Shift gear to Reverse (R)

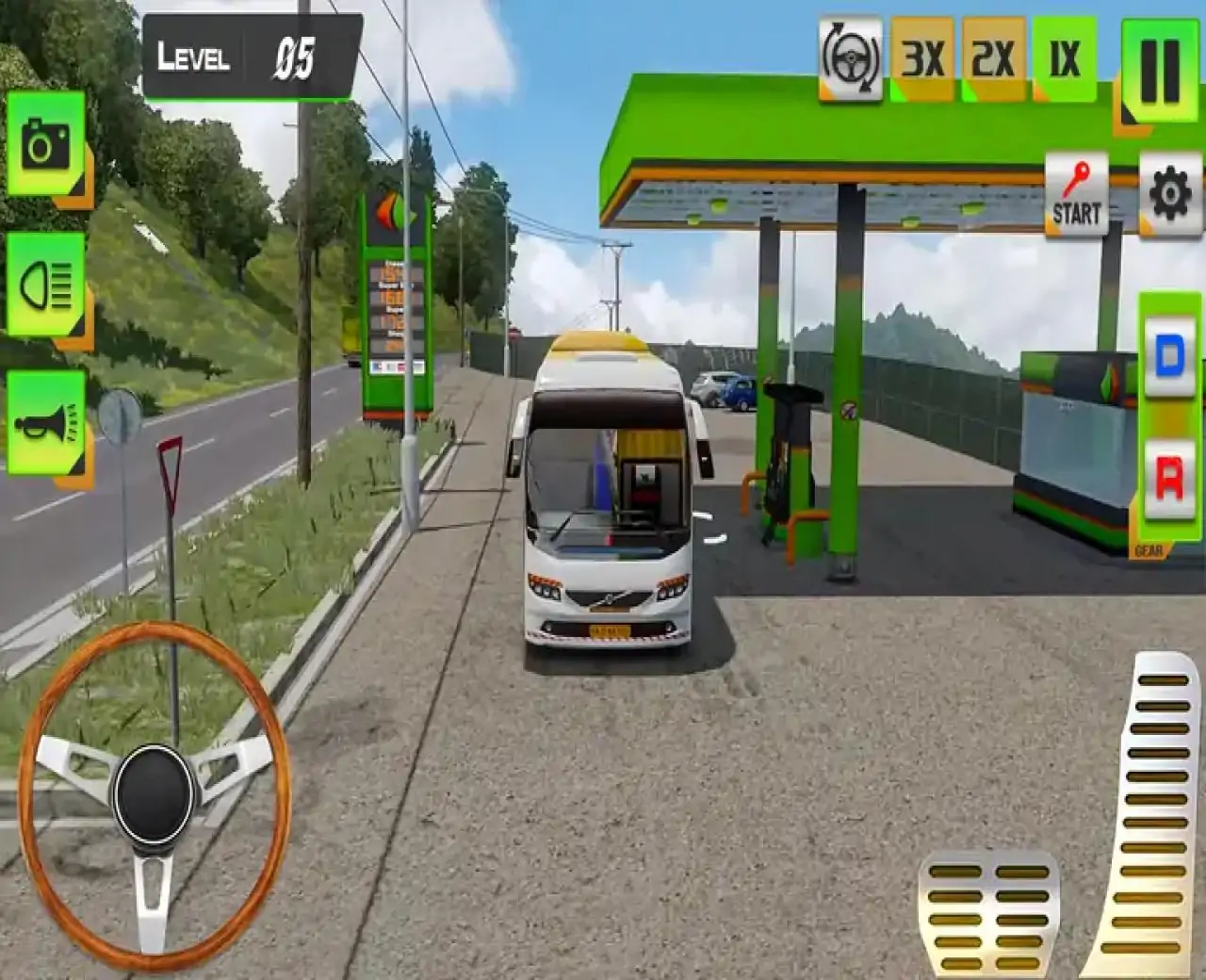click(1169, 479)
